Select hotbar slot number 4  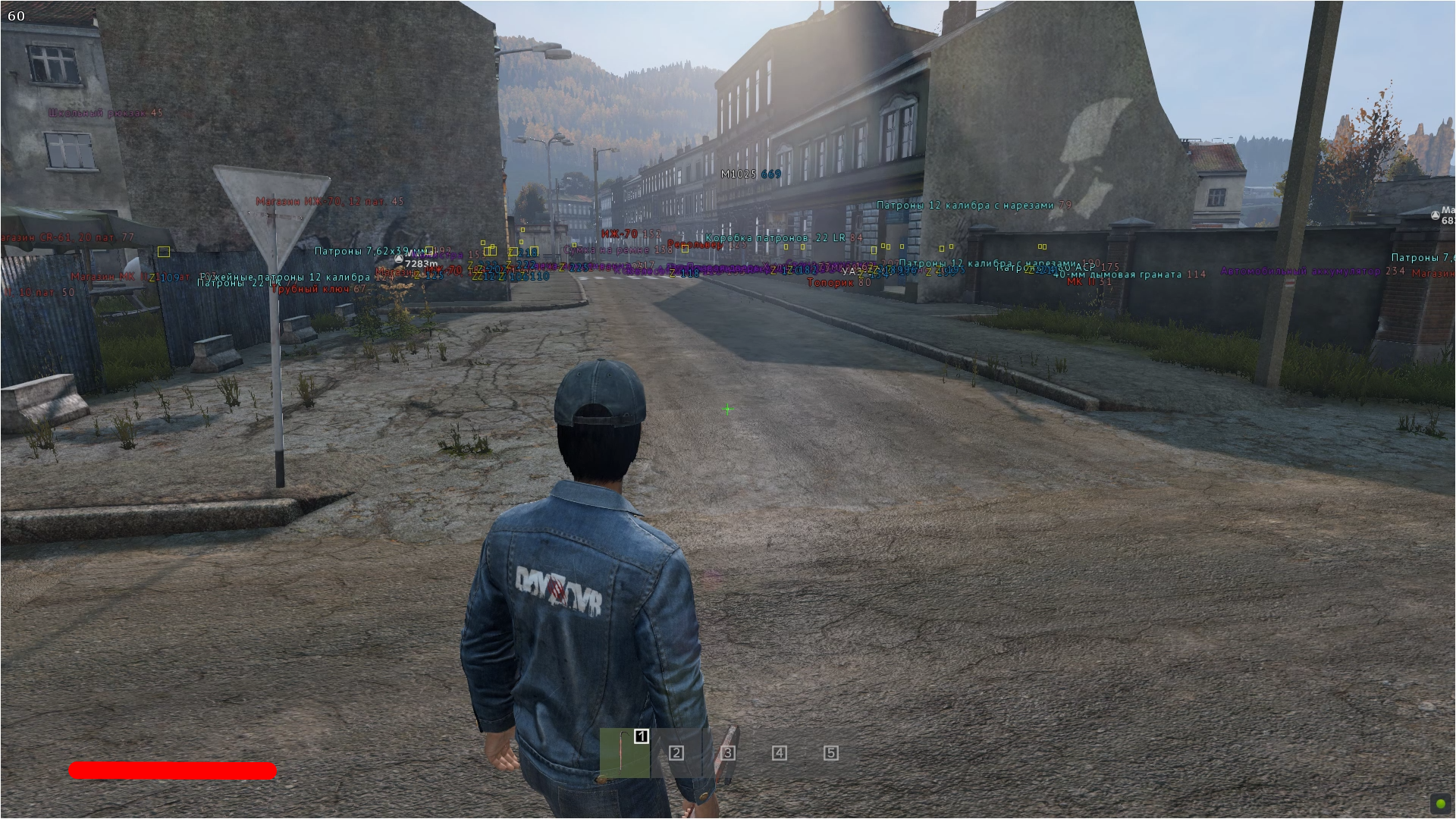point(779,753)
